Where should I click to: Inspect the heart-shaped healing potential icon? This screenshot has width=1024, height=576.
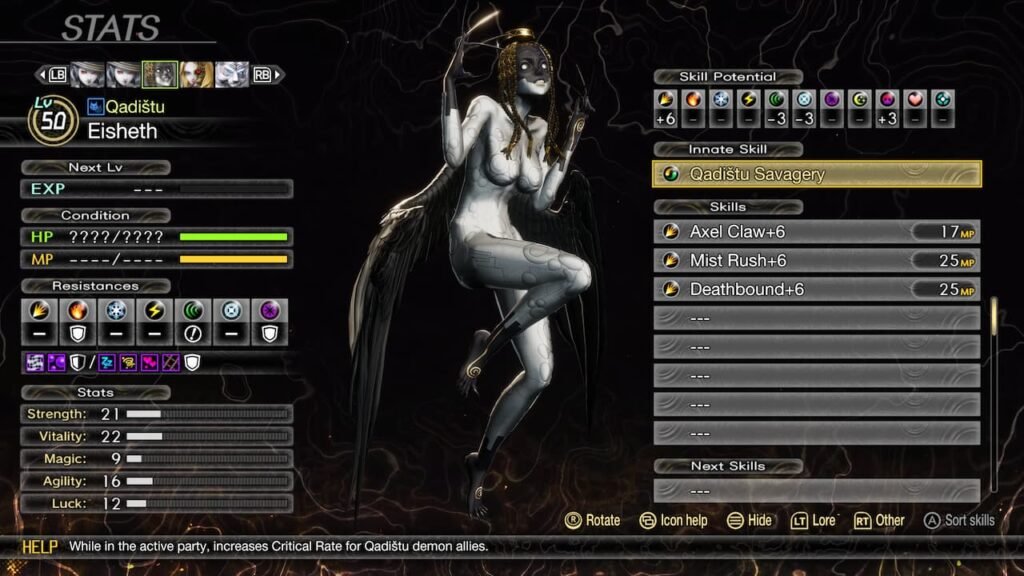click(916, 100)
